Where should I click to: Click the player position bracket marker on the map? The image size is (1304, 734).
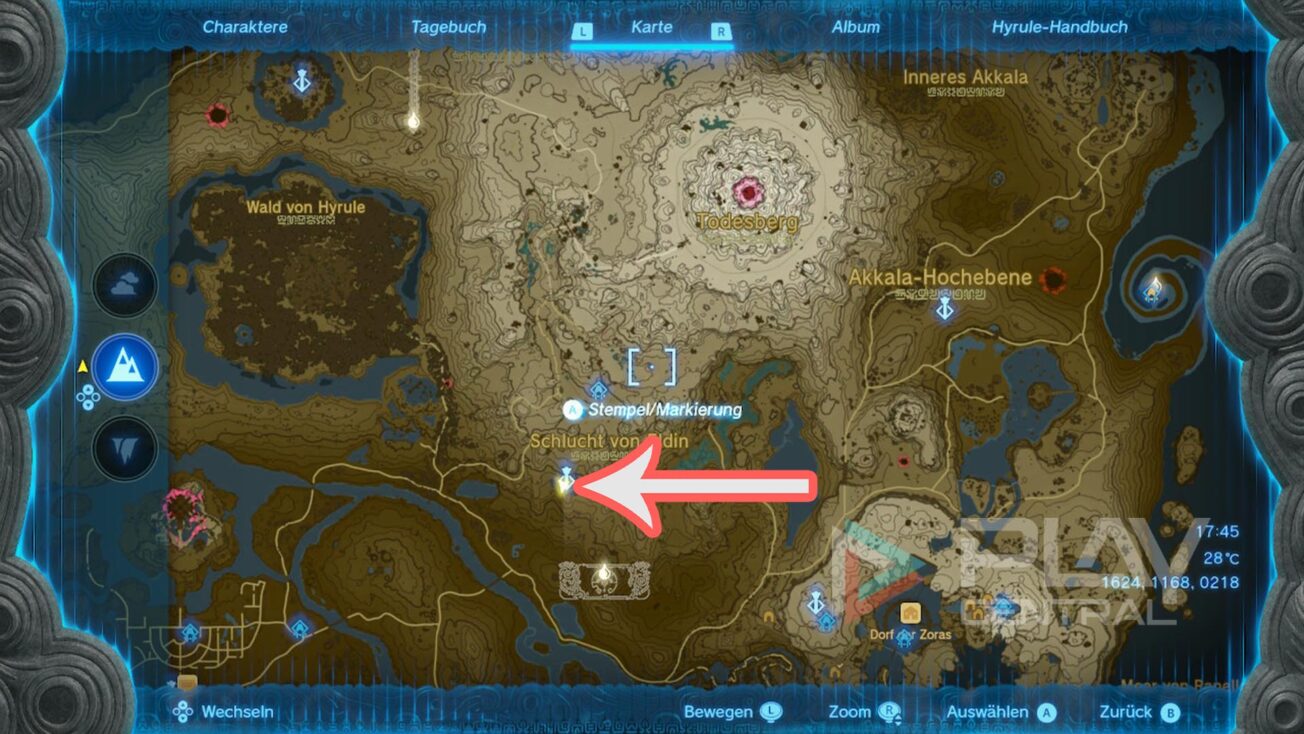(652, 366)
